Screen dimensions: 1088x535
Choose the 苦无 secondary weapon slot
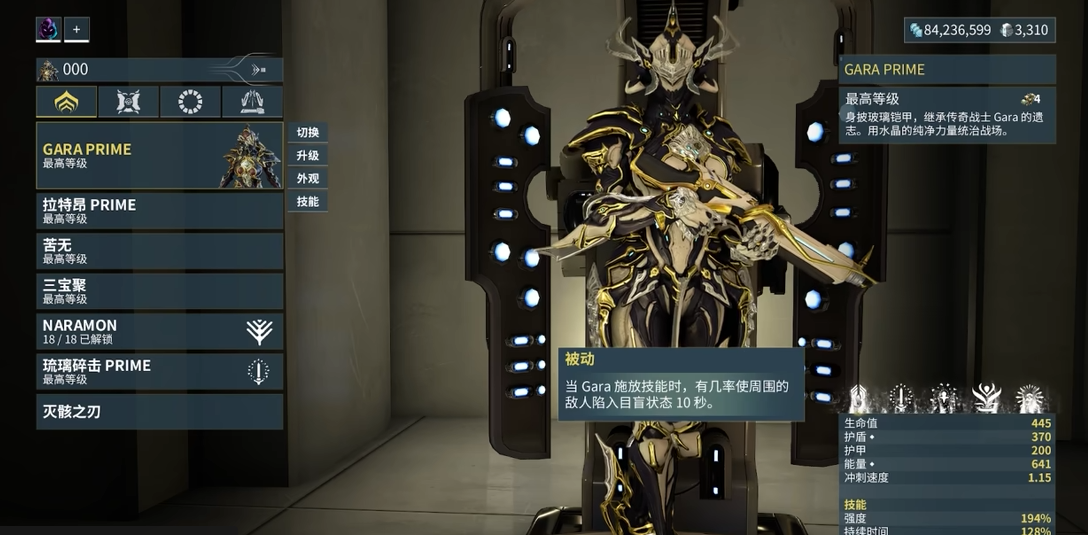click(x=159, y=251)
